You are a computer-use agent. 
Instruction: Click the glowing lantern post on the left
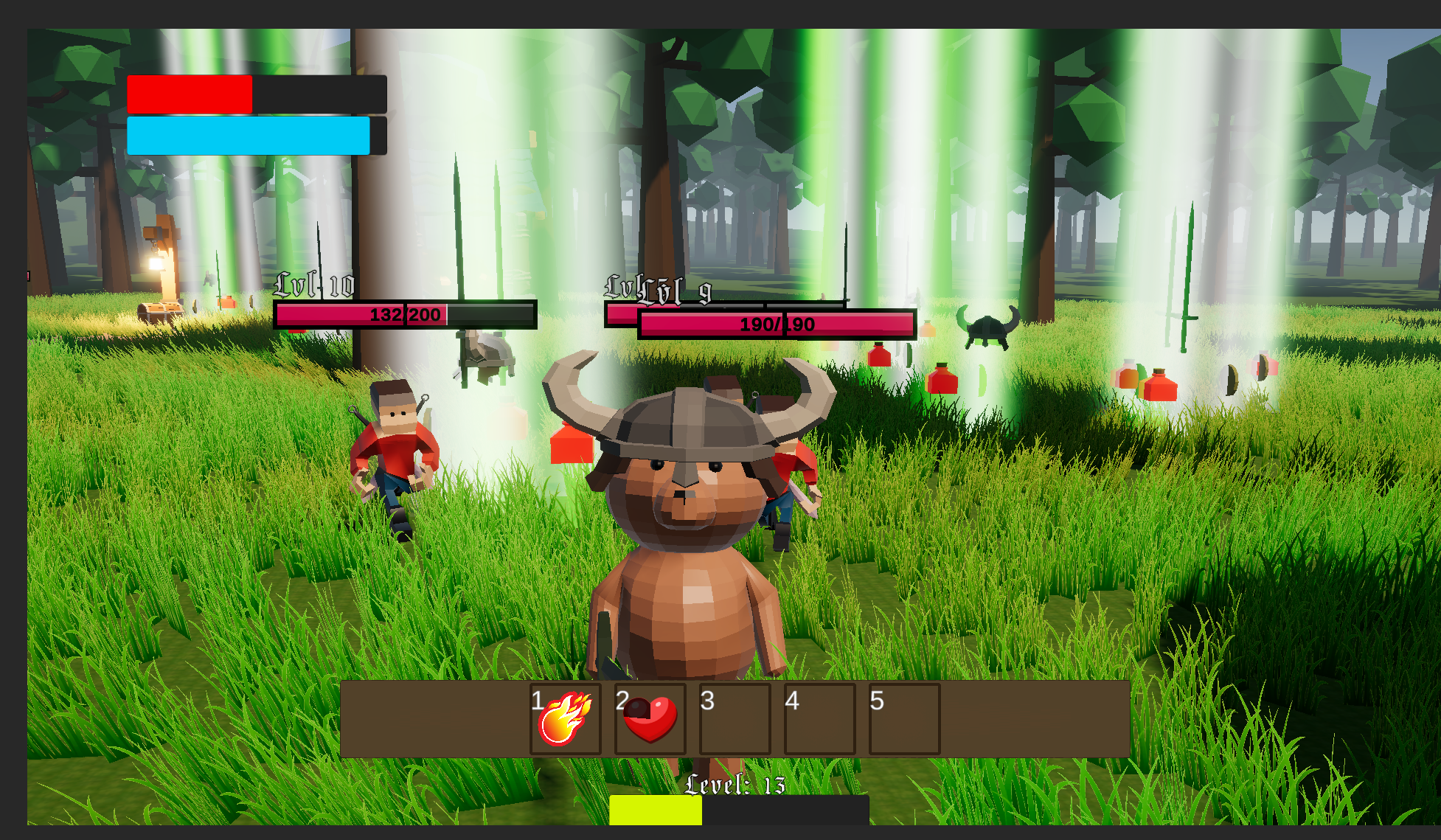click(x=156, y=264)
